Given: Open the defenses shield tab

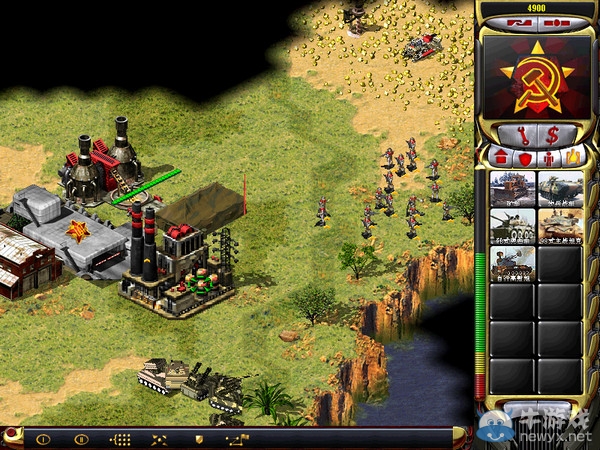Looking at the screenshot, I should click(x=524, y=157).
